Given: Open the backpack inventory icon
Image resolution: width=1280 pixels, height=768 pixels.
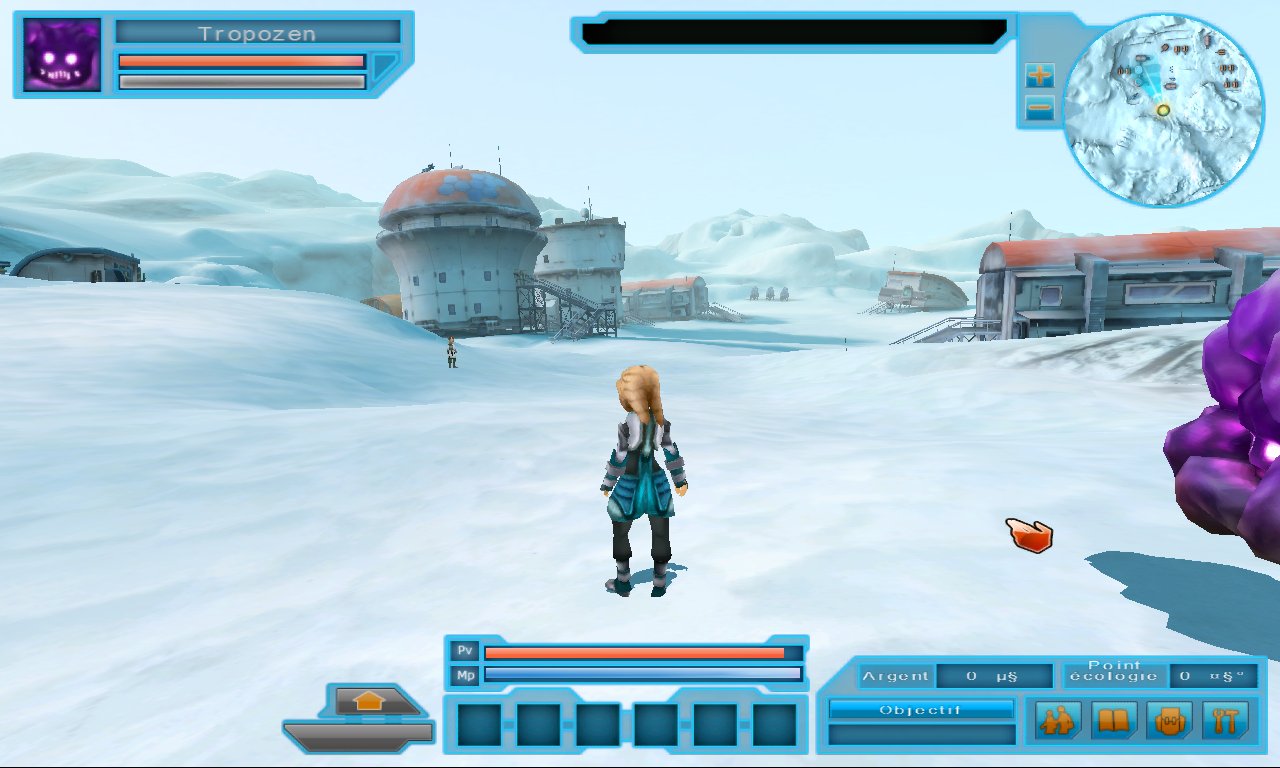Looking at the screenshot, I should (x=1169, y=719).
